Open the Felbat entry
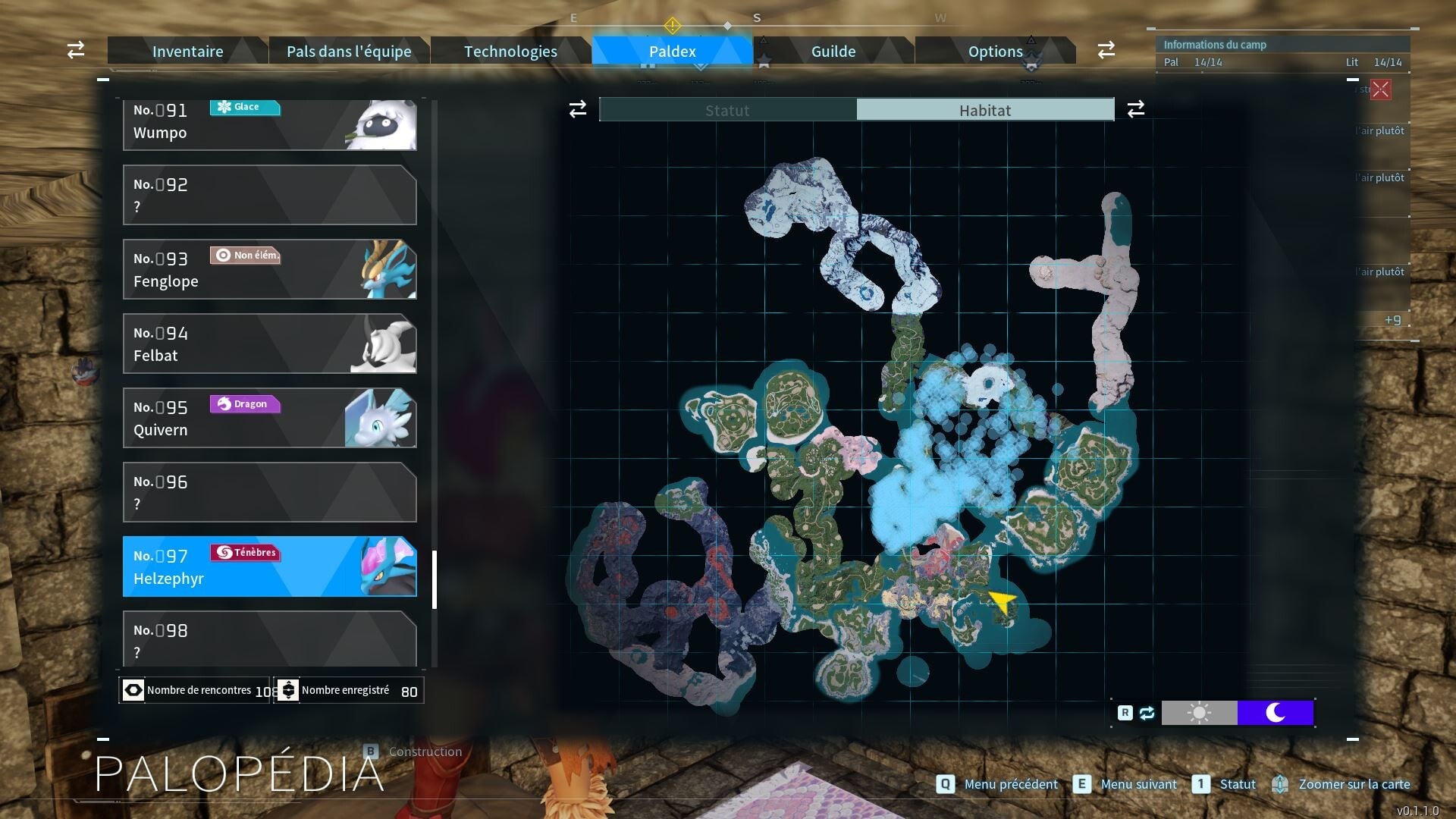Screen dimensions: 1456x819 coord(269,344)
